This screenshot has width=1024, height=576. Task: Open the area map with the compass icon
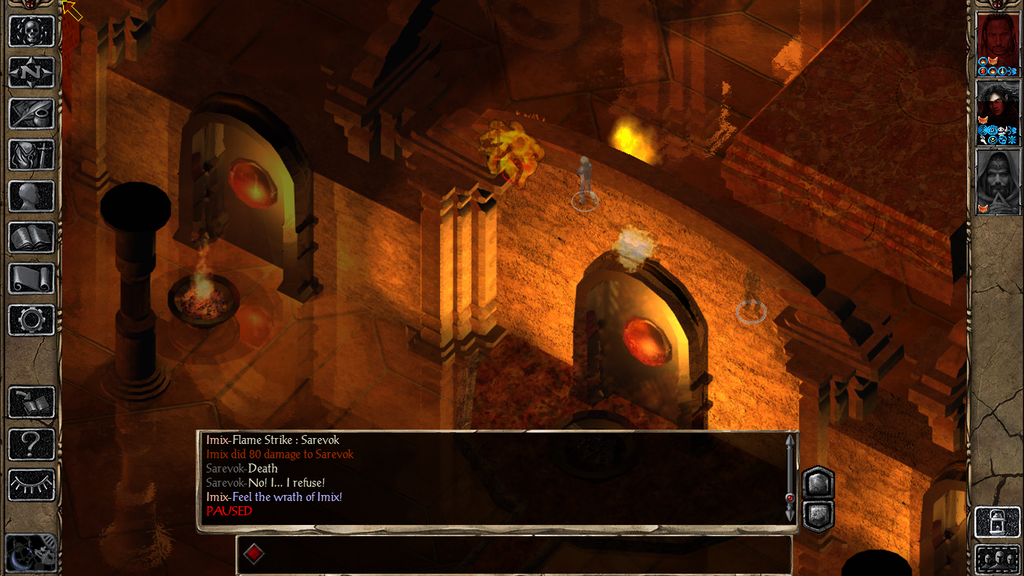(x=31, y=72)
